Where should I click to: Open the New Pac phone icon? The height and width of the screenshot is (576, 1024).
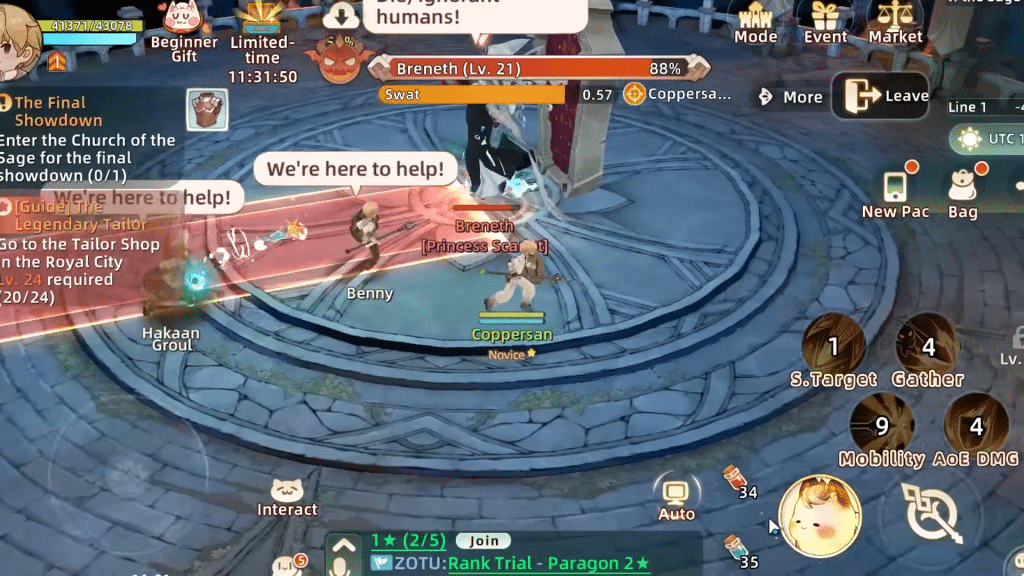click(x=895, y=190)
